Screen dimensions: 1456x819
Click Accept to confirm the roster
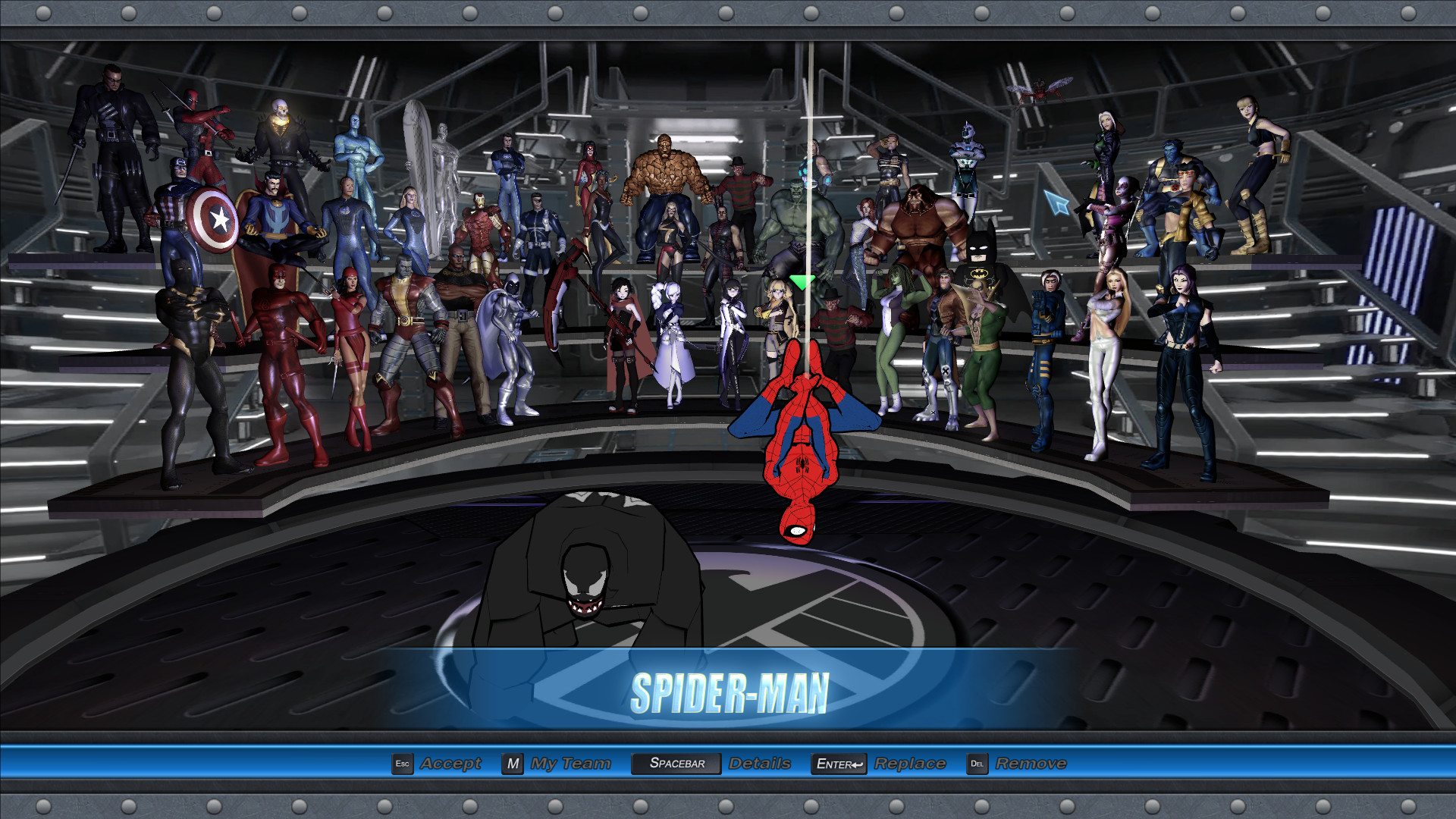pos(453,764)
